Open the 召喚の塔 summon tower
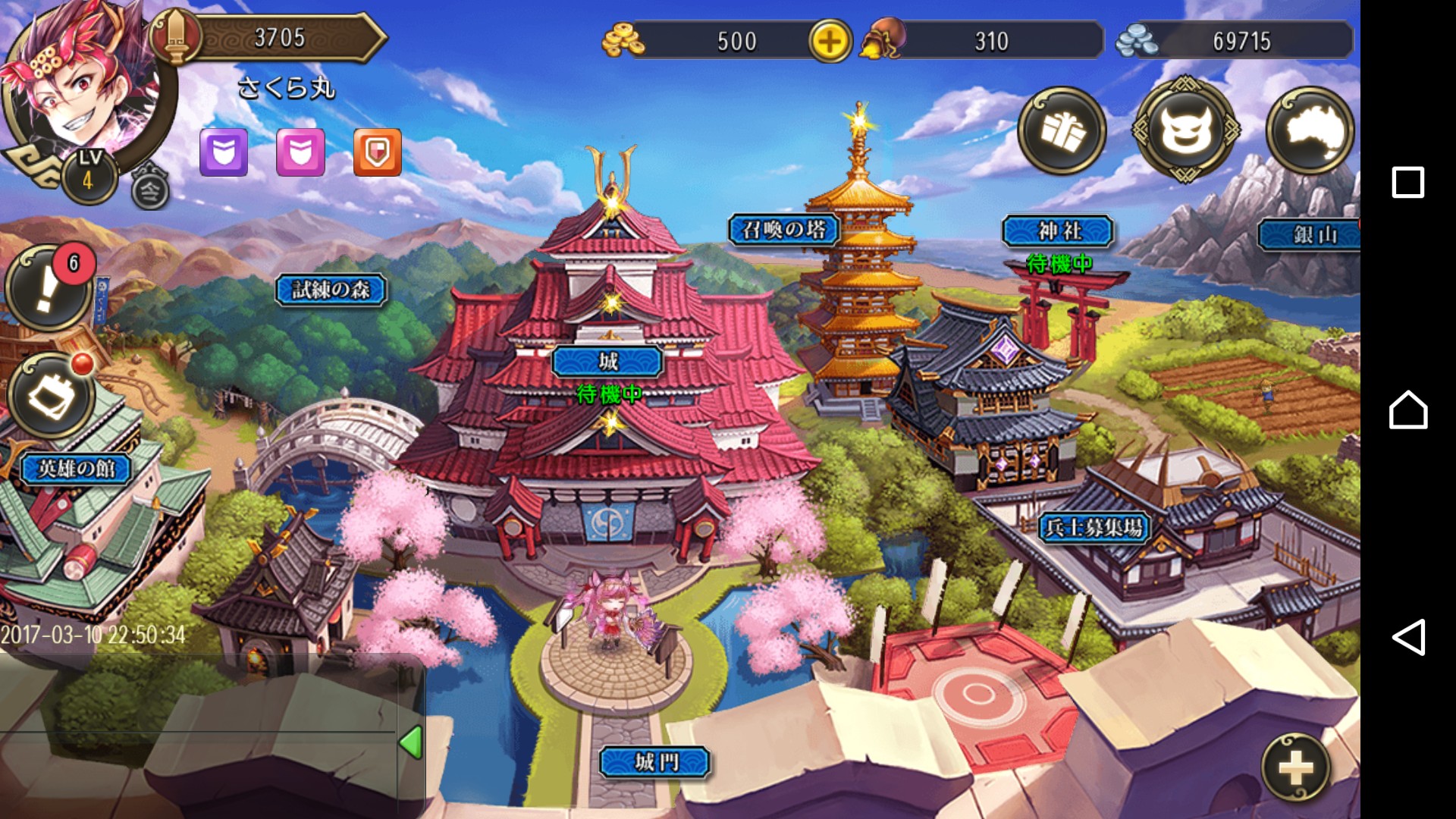The image size is (1456, 819). [784, 230]
